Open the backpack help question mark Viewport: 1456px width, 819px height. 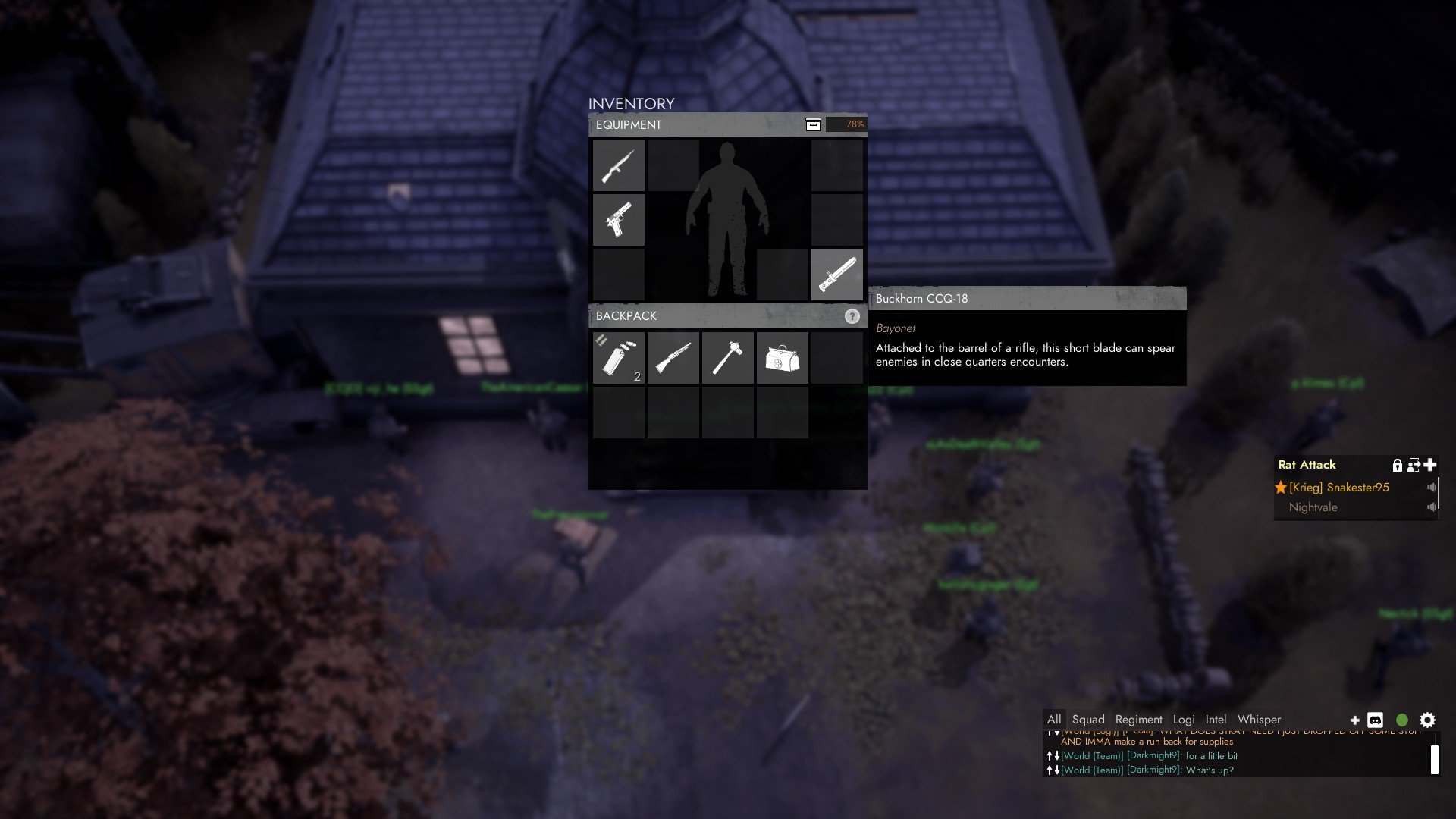(852, 316)
